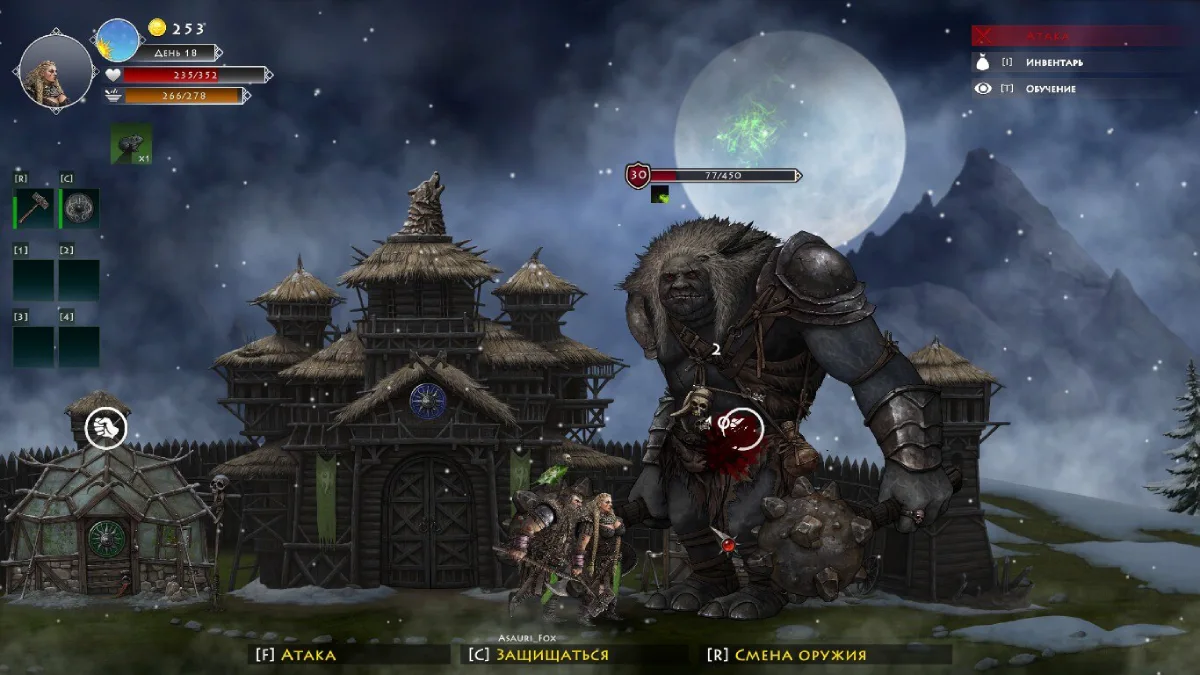The width and height of the screenshot is (1200, 675).
Task: Open the hero portrait
Action: click(56, 71)
